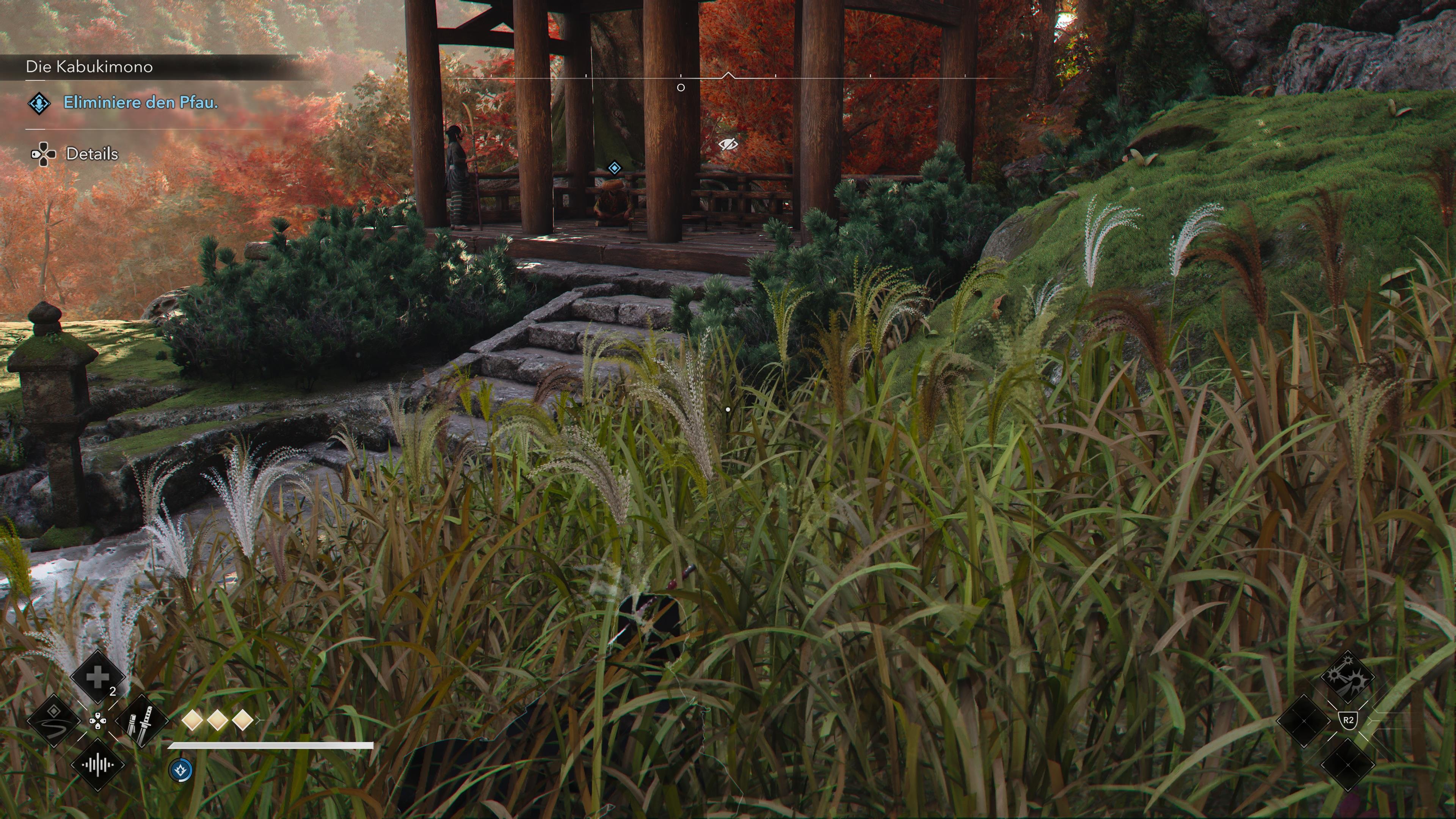The height and width of the screenshot is (819, 1456).
Task: Click the d-pad glyph next to Details
Action: (x=44, y=154)
